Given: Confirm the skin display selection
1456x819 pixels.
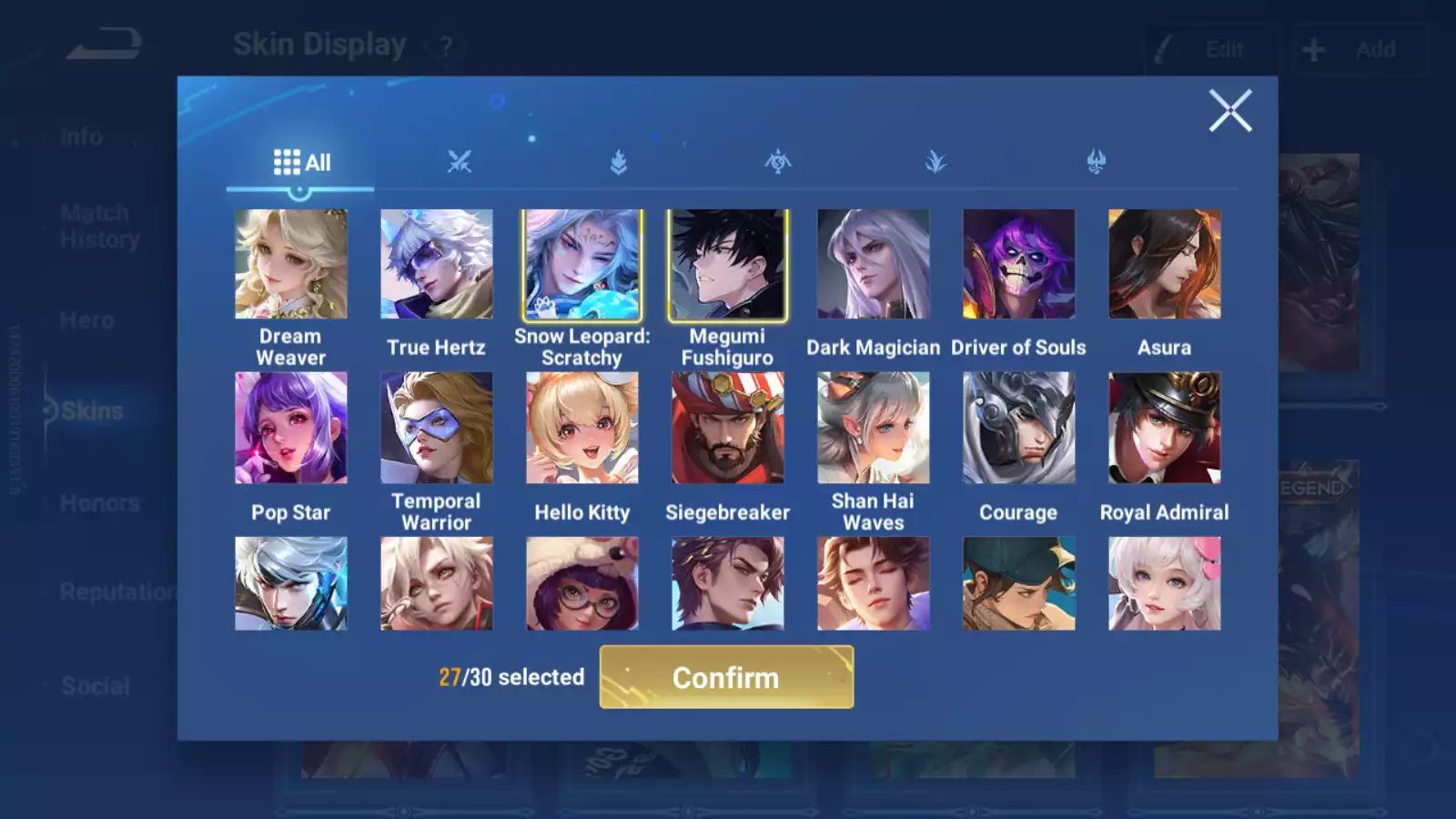Looking at the screenshot, I should tap(726, 677).
